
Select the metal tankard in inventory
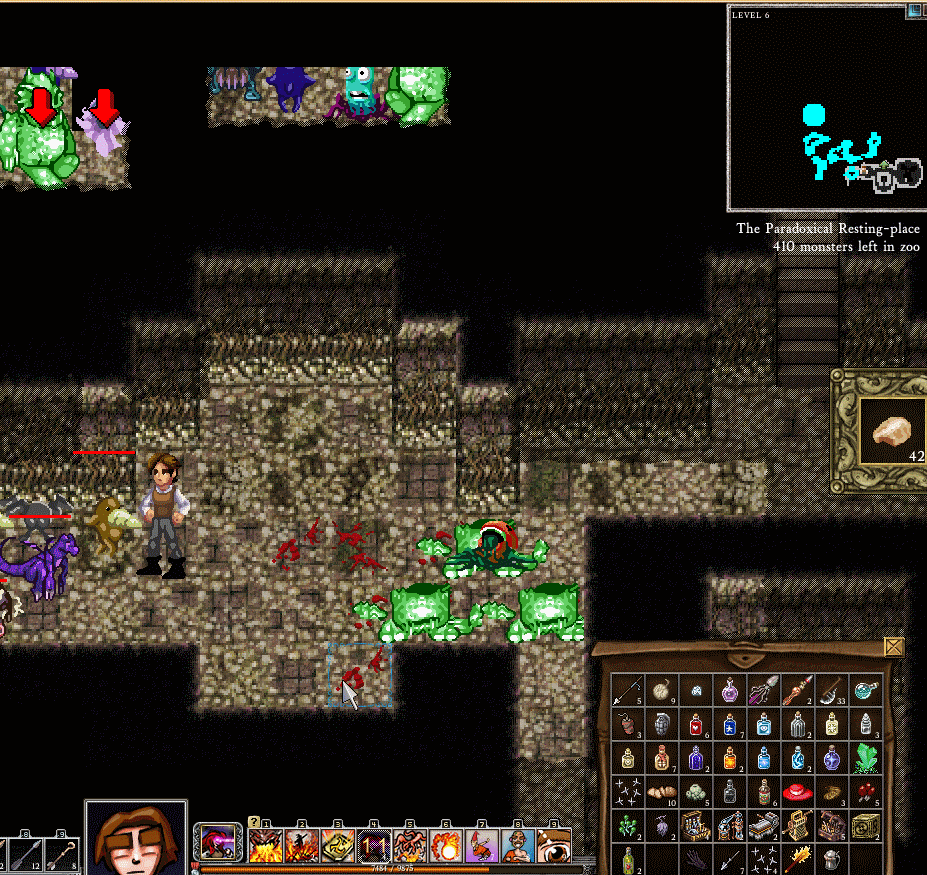click(x=832, y=858)
